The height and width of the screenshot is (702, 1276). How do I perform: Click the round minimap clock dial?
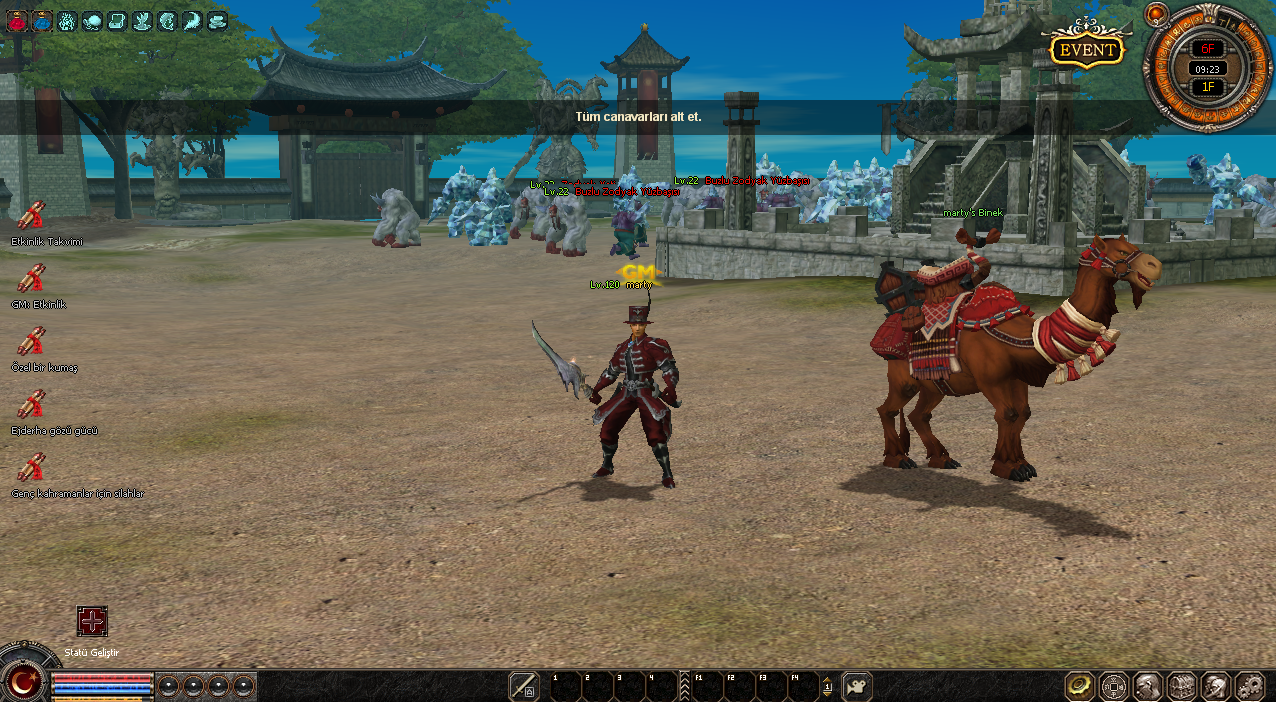(1208, 68)
